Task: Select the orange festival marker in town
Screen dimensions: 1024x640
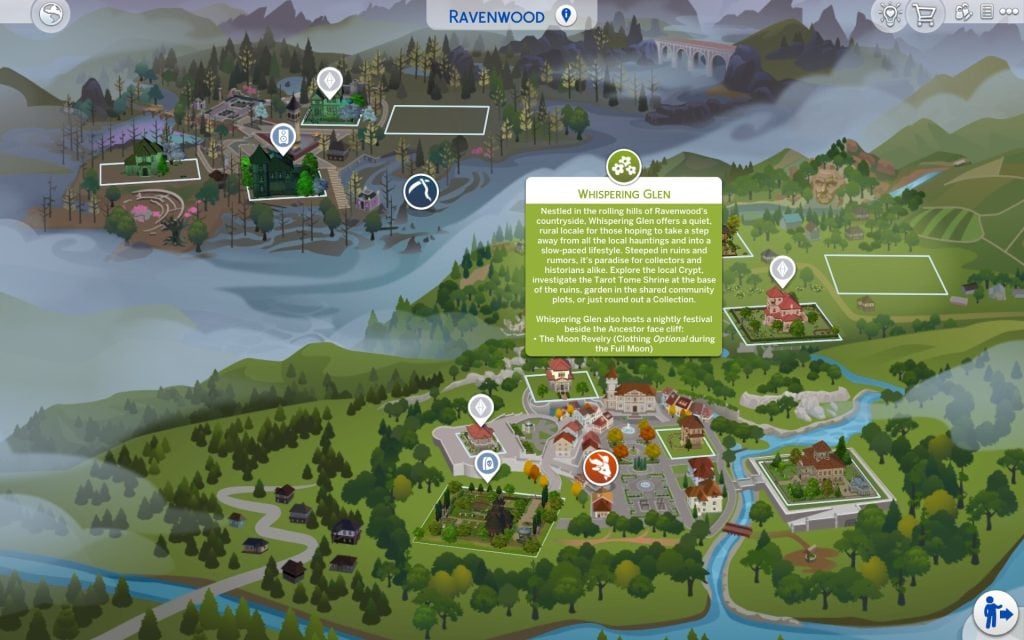Action: pyautogui.click(x=601, y=466)
